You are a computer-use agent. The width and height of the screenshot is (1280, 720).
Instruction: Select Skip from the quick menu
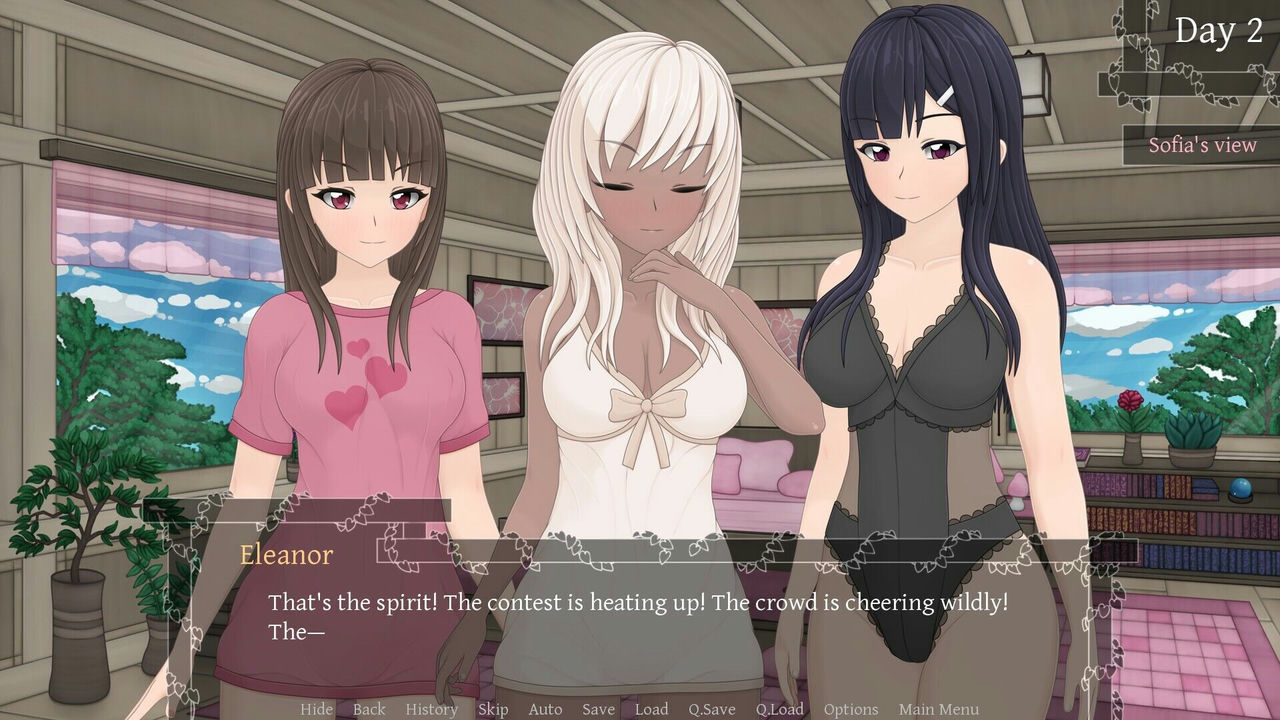coord(492,709)
